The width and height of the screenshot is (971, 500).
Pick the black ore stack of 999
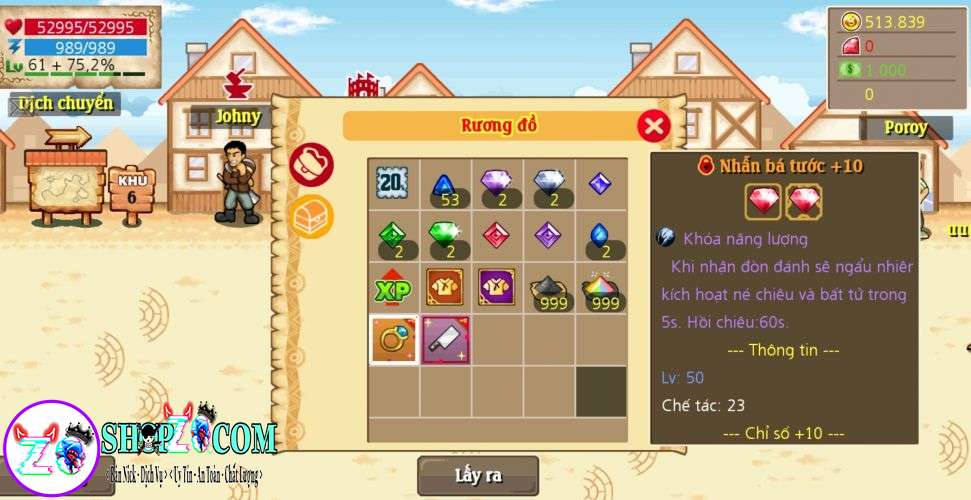[549, 288]
